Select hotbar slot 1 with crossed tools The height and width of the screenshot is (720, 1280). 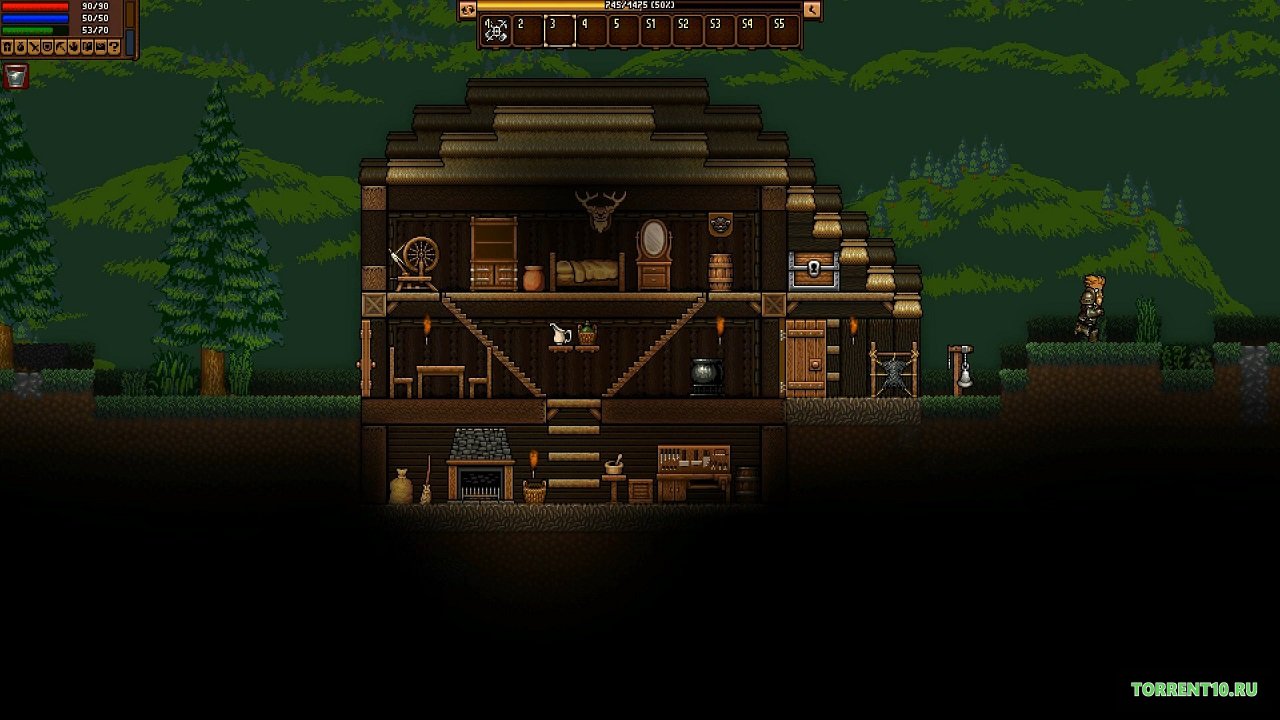click(496, 30)
